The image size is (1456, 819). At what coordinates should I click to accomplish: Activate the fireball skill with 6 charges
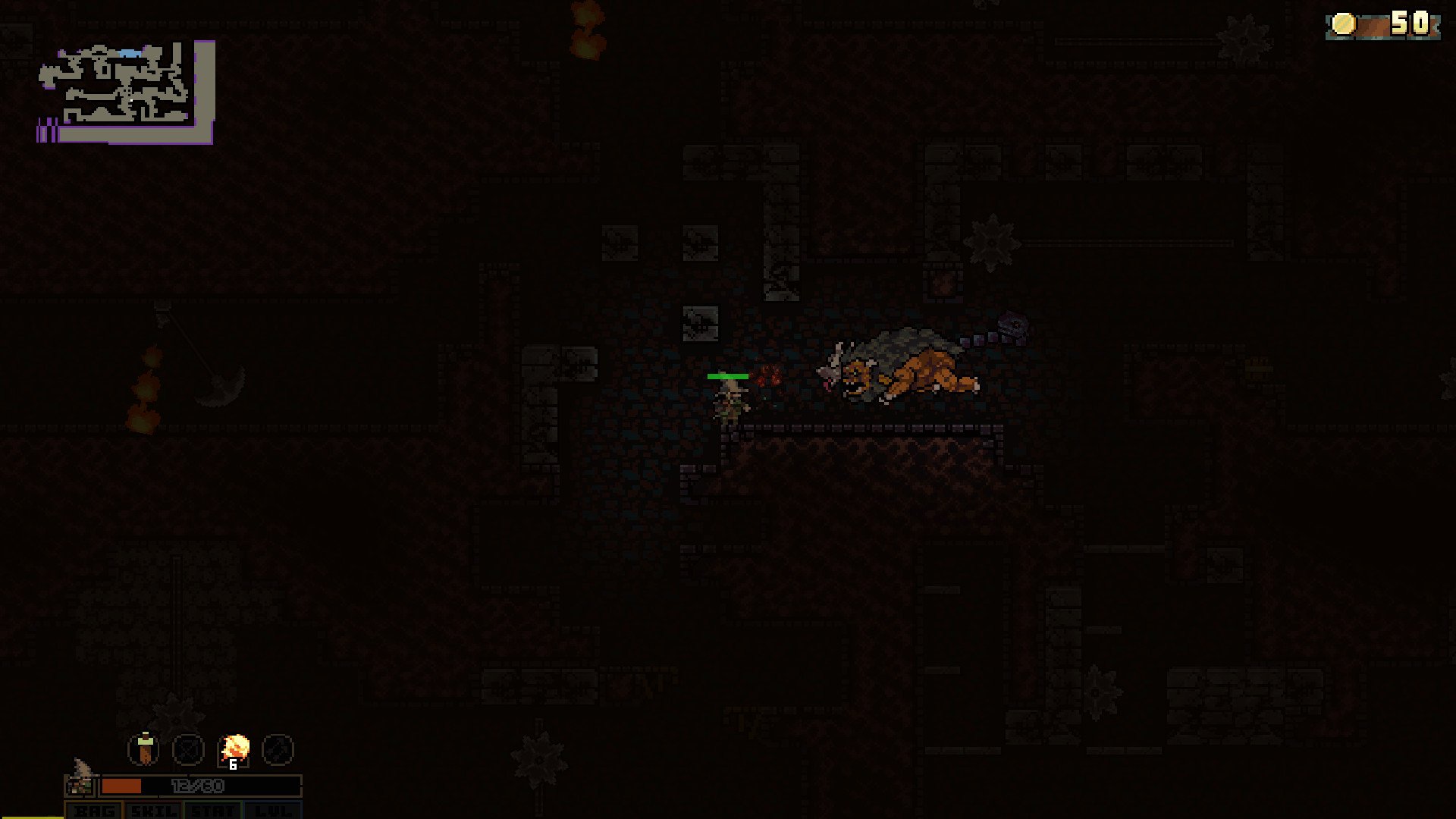(x=234, y=750)
